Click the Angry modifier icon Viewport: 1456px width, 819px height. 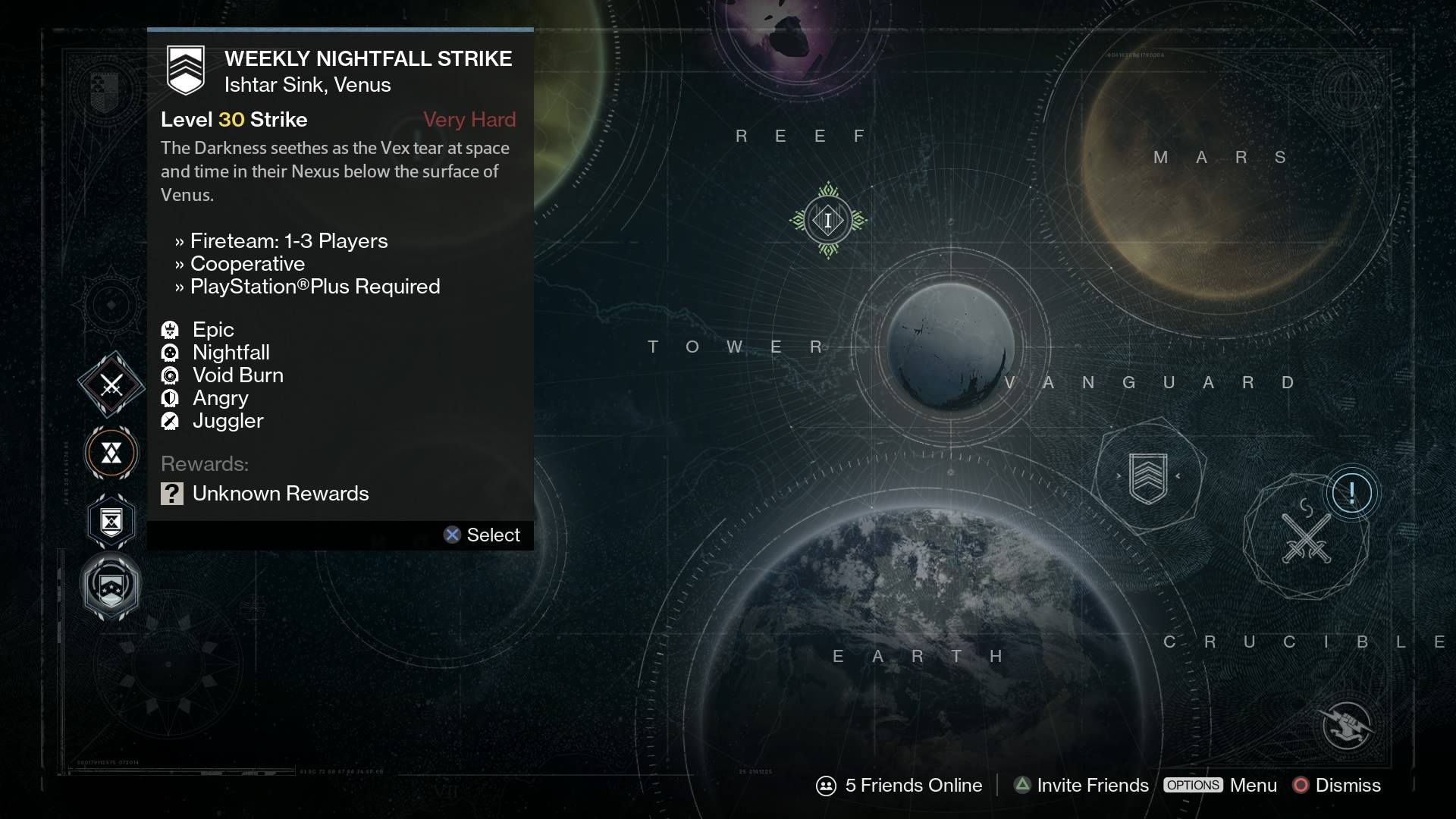pyautogui.click(x=171, y=398)
